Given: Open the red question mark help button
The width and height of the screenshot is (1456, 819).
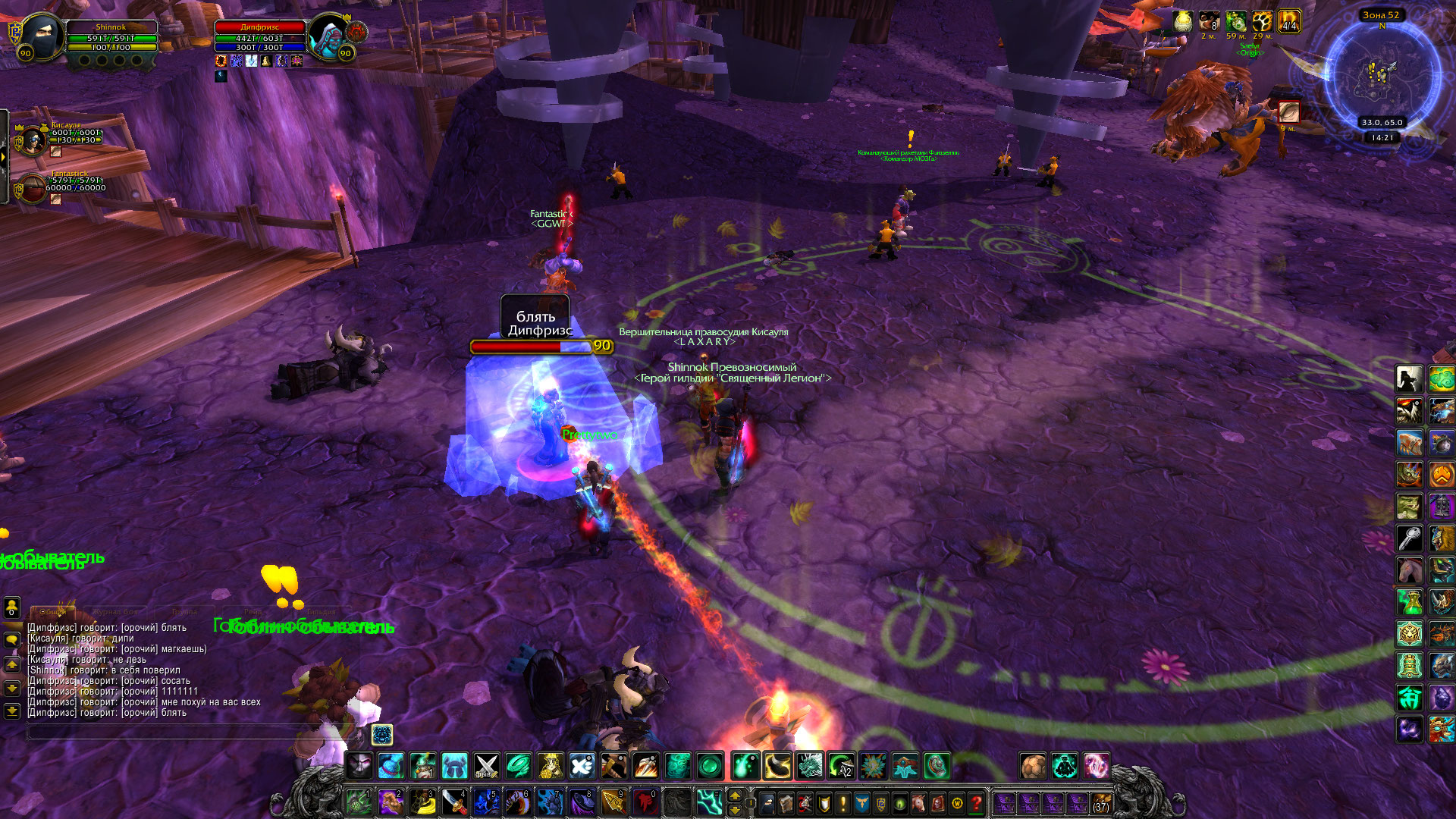Looking at the screenshot, I should point(976,802).
